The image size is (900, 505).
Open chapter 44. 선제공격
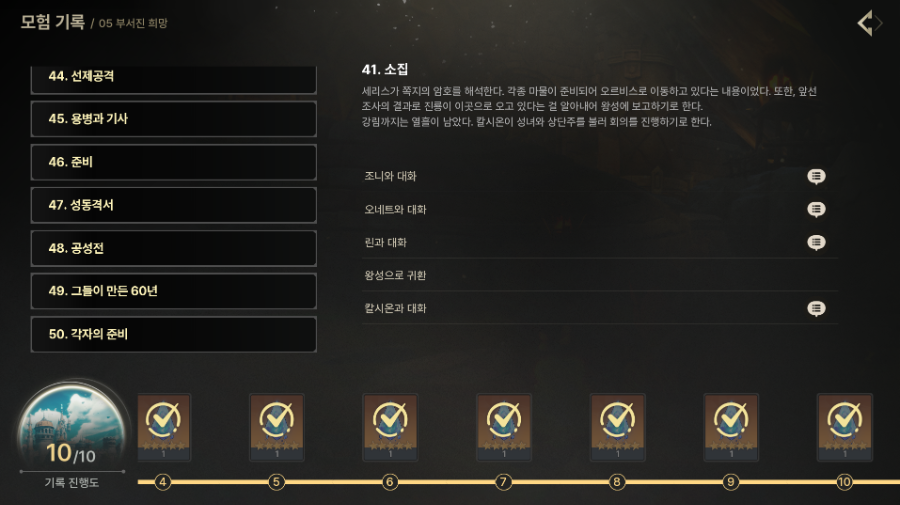(174, 77)
